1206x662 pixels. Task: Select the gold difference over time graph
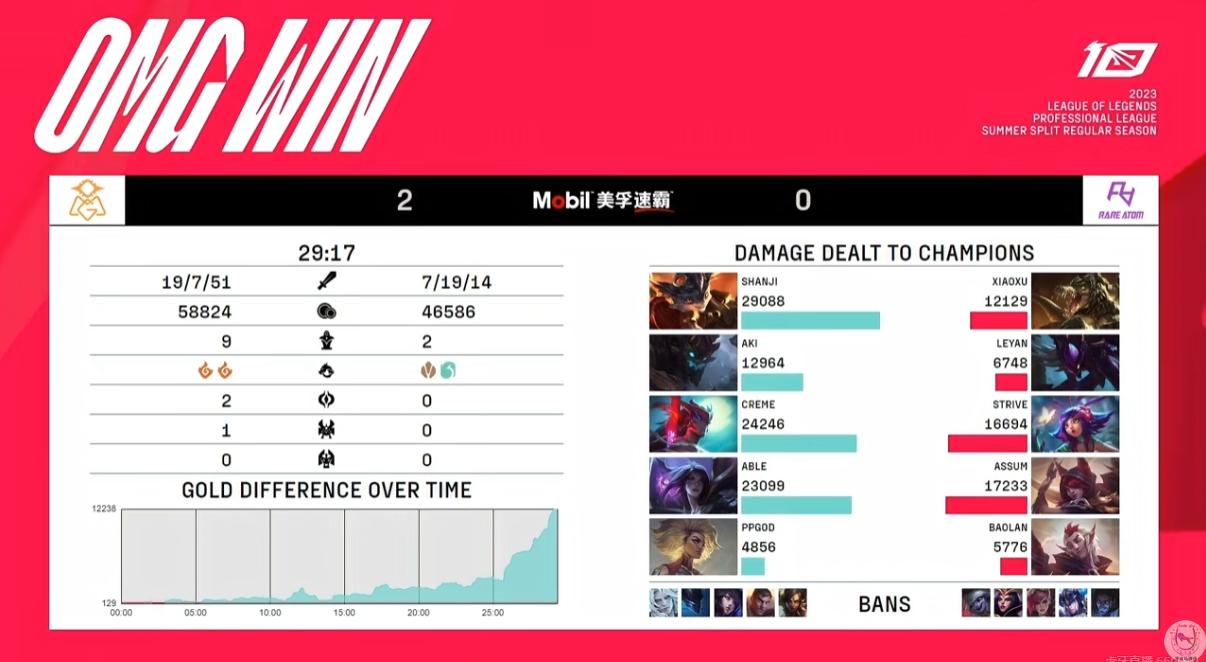coord(339,556)
